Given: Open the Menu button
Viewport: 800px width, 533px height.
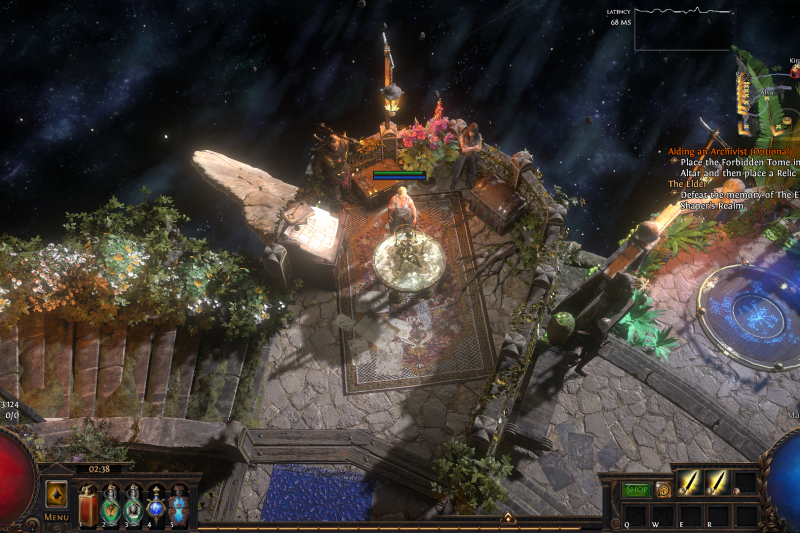Looking at the screenshot, I should click(56, 517).
